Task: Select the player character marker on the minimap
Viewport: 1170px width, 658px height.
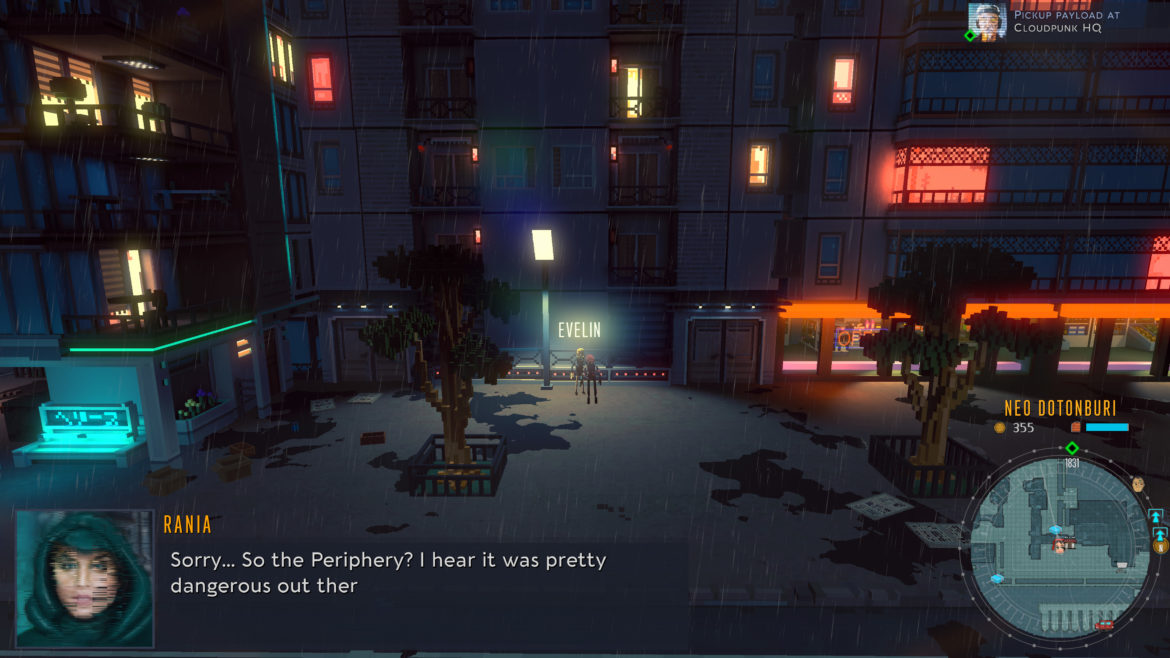Action: pos(1058,545)
